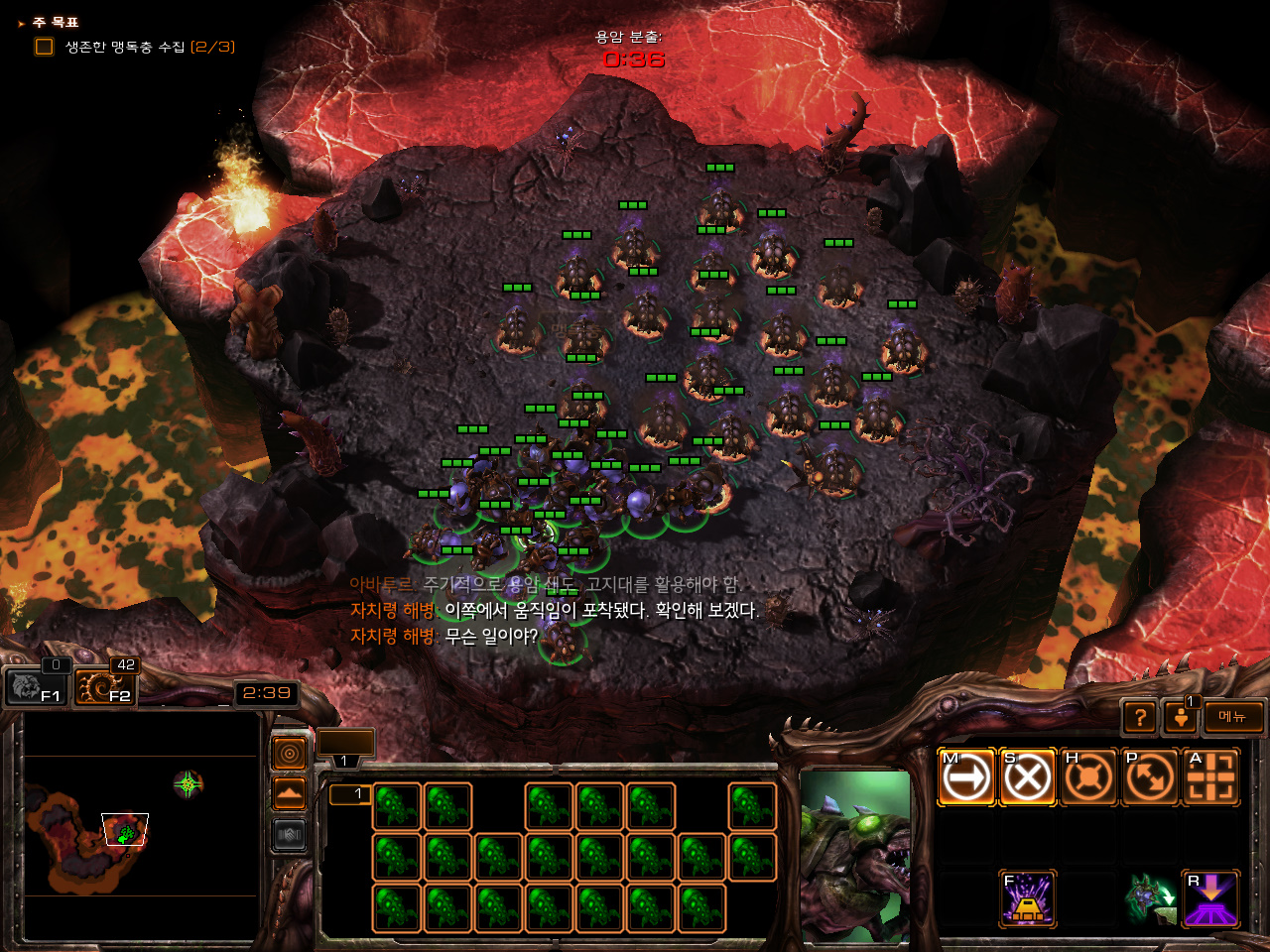This screenshot has width=1270, height=952.
Task: Select the Attack command
Action: tap(1211, 776)
